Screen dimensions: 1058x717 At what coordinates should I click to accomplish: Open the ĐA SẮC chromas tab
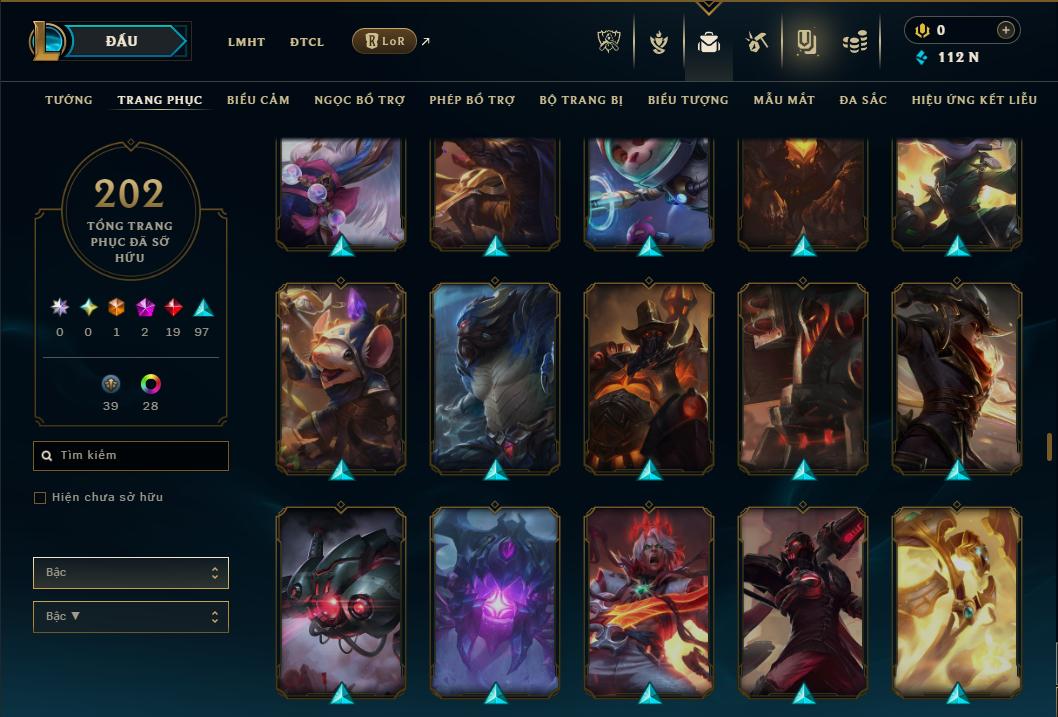[863, 100]
